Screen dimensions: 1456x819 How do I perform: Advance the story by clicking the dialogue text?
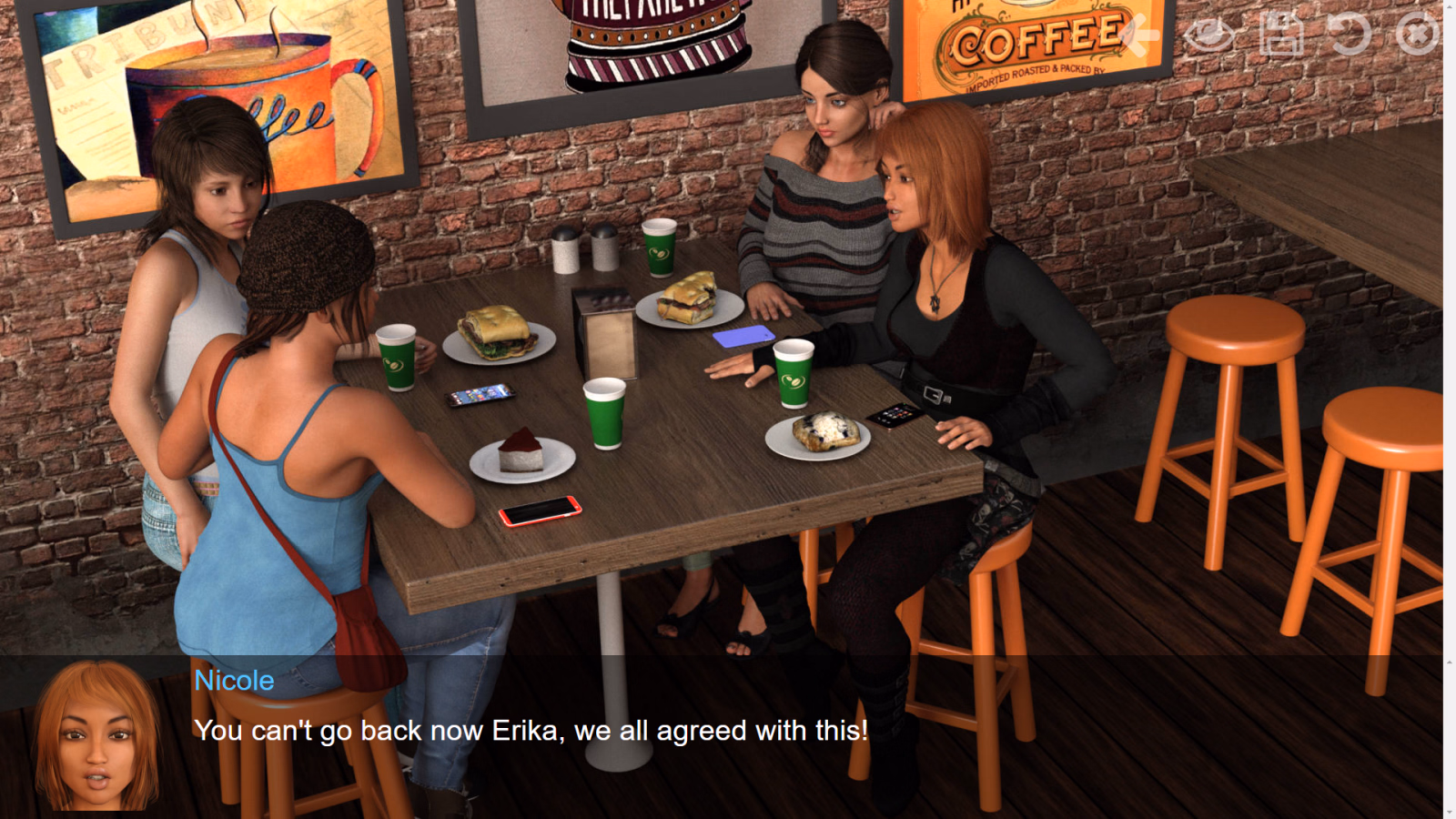point(530,730)
